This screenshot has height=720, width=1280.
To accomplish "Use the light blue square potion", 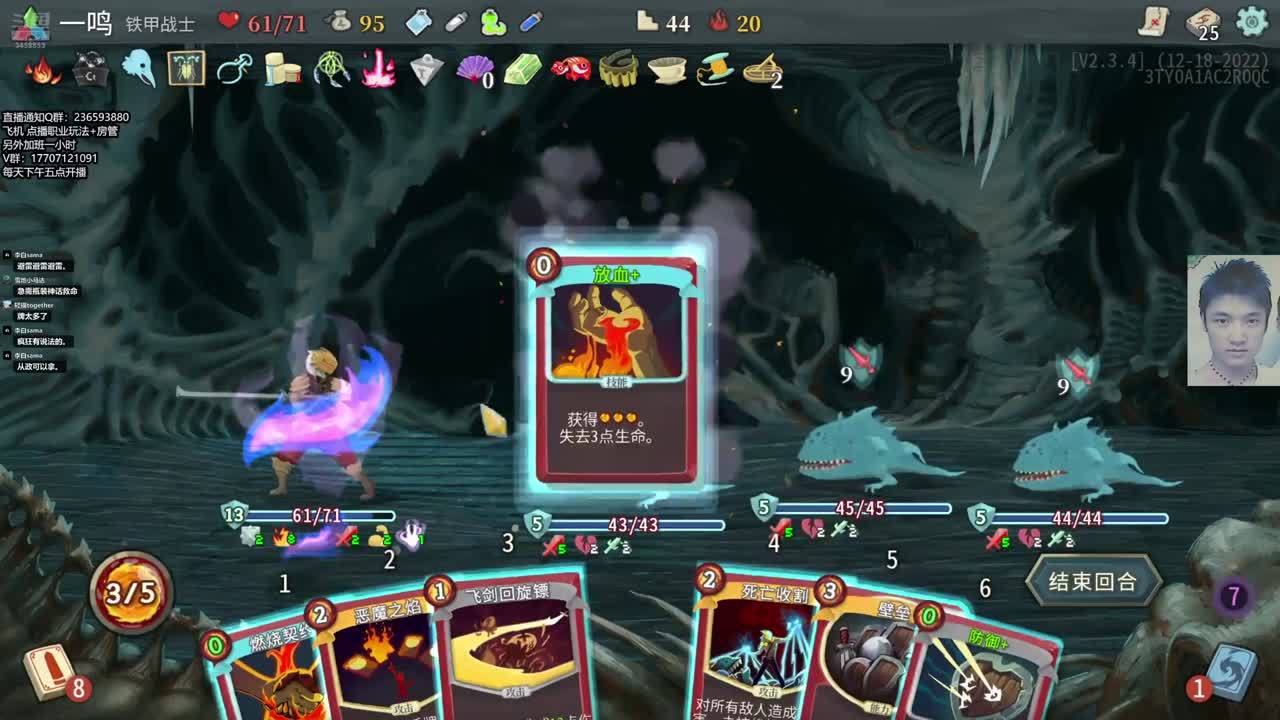I will (x=419, y=21).
